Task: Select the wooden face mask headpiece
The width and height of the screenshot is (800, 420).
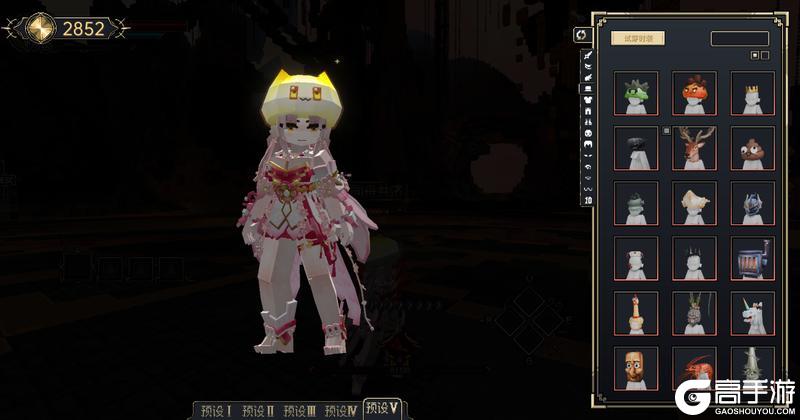Action: tap(636, 368)
